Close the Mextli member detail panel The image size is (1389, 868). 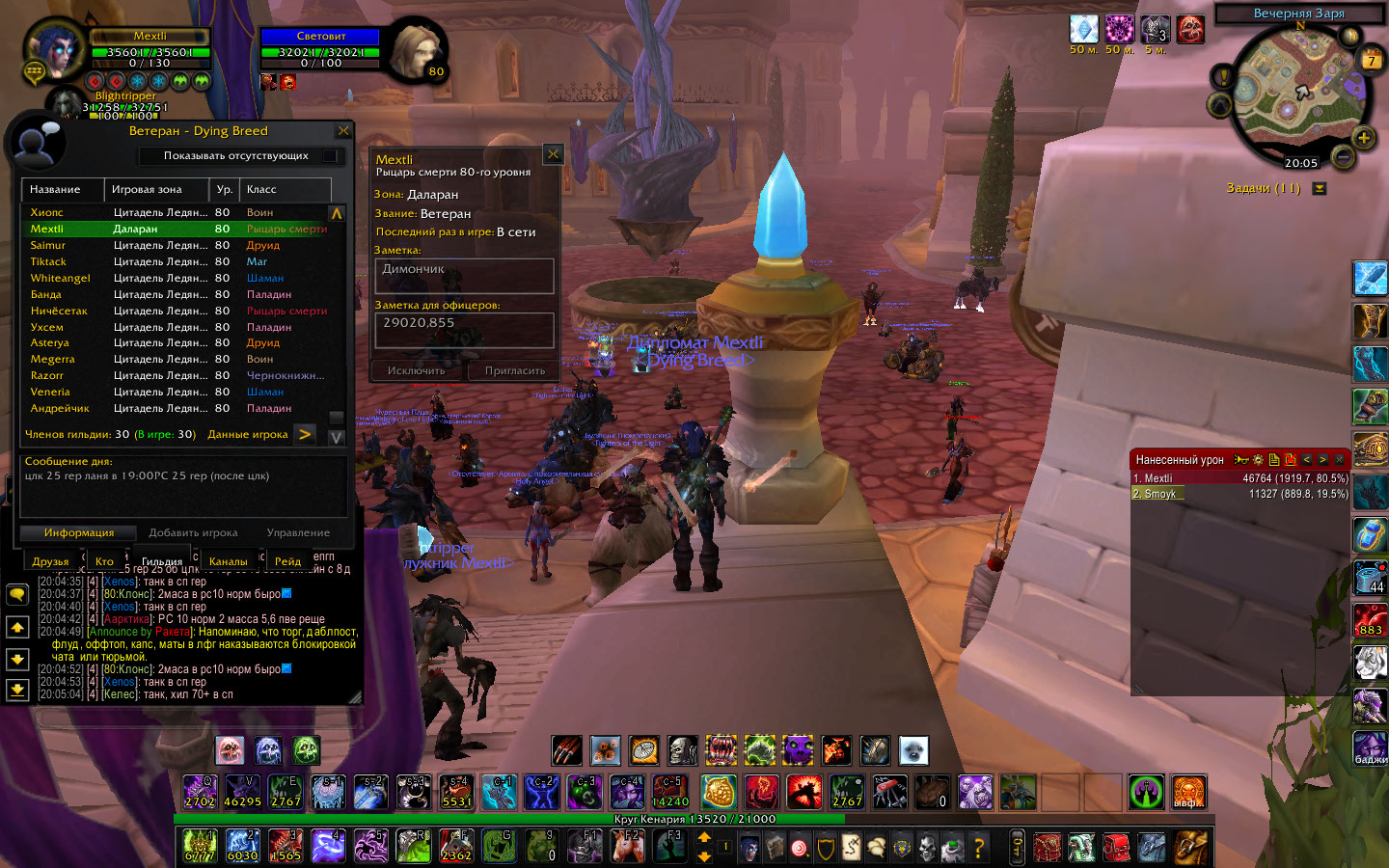click(553, 153)
